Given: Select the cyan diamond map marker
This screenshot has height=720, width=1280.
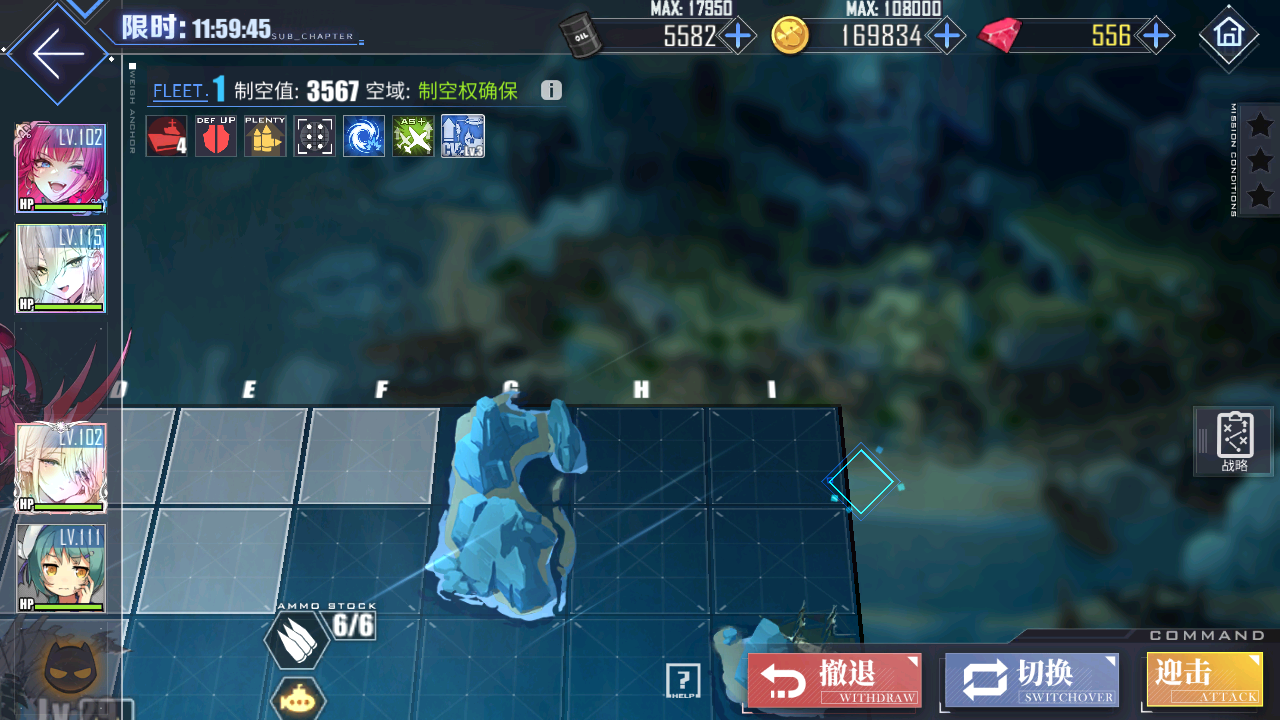Looking at the screenshot, I should [x=860, y=482].
